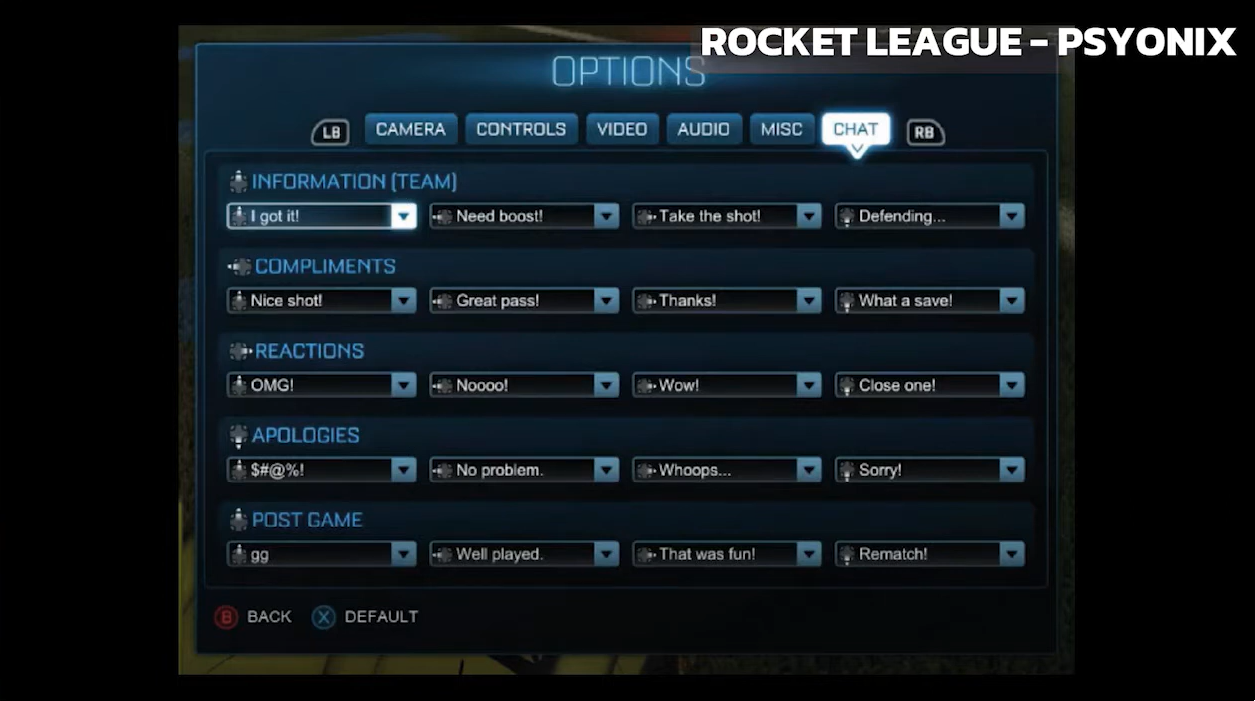The width and height of the screenshot is (1255, 701).
Task: Expand the "What a save!" dropdown
Action: 930,300
